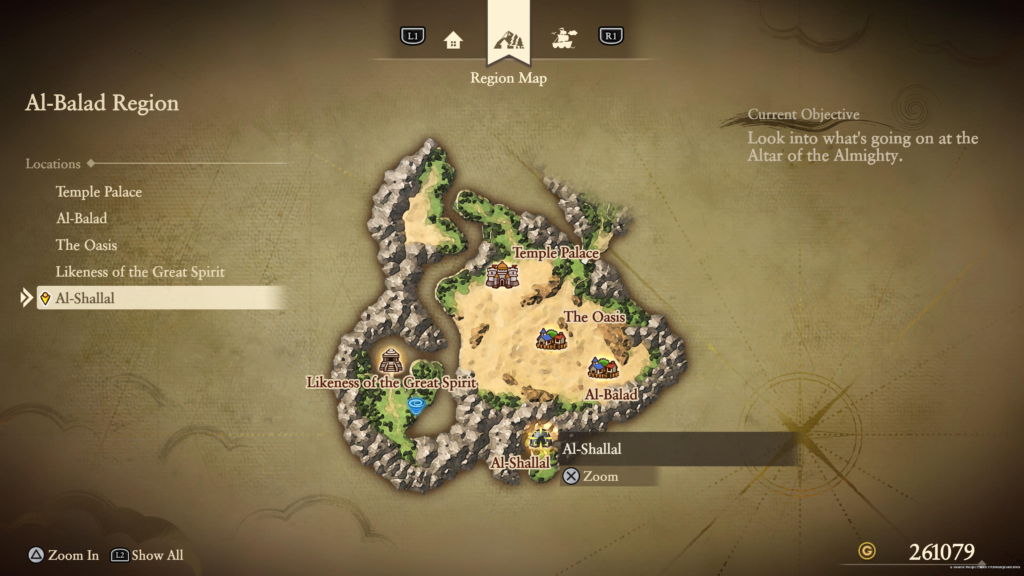Select the Al-Balad town map marker
The image size is (1024, 576).
click(x=603, y=368)
